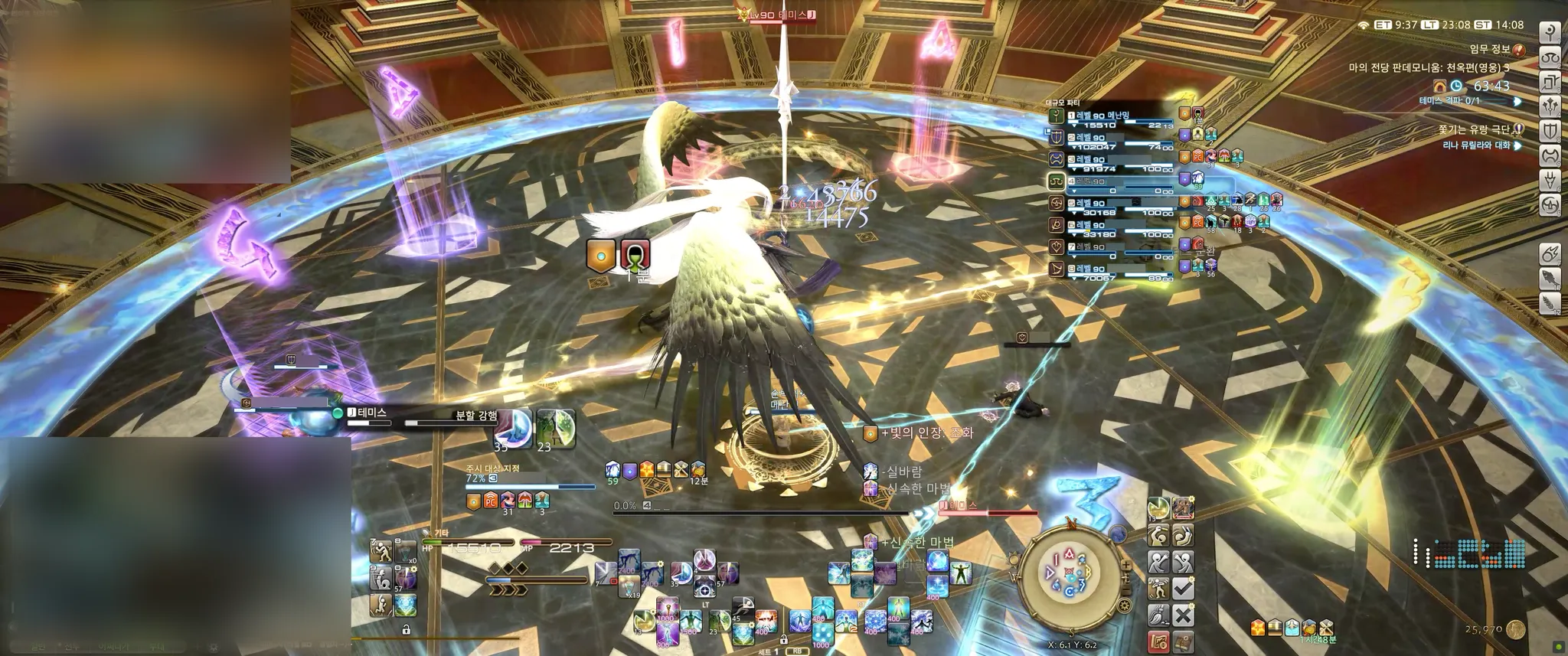Toggle the hotbar padlock

(x=407, y=630)
